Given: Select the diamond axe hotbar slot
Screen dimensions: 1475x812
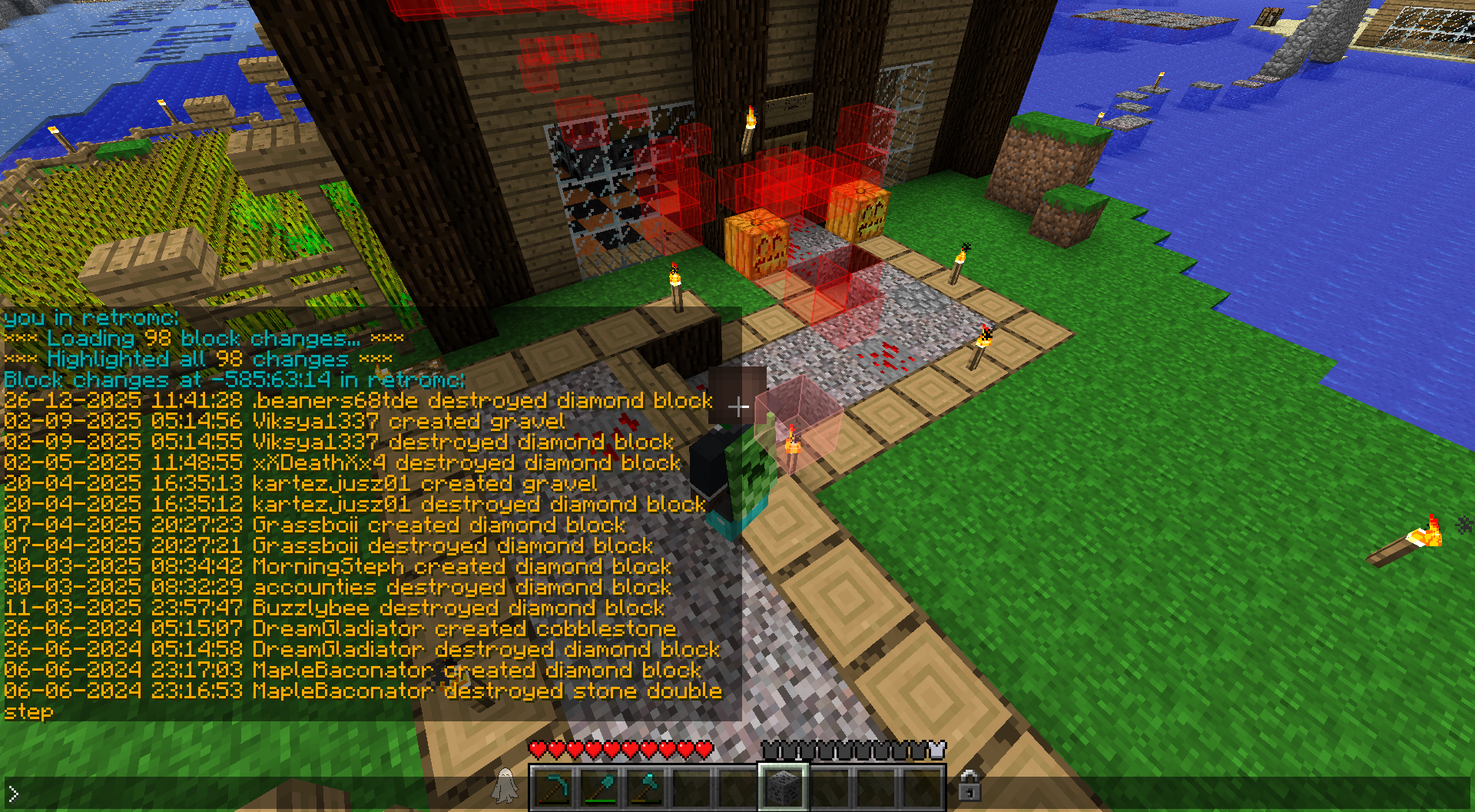Looking at the screenshot, I should click(646, 787).
